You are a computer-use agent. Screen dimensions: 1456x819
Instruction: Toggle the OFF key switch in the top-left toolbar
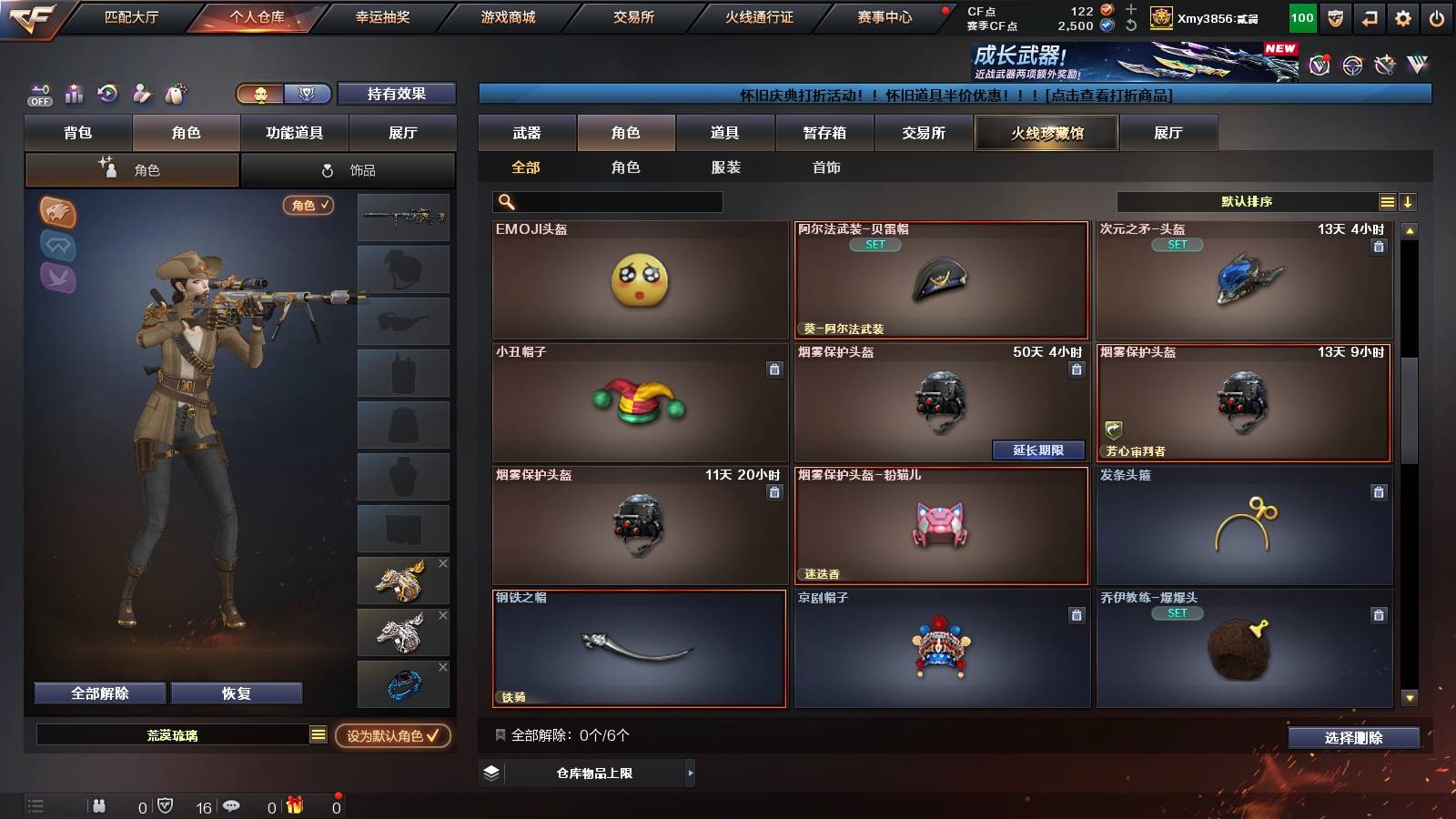click(38, 94)
